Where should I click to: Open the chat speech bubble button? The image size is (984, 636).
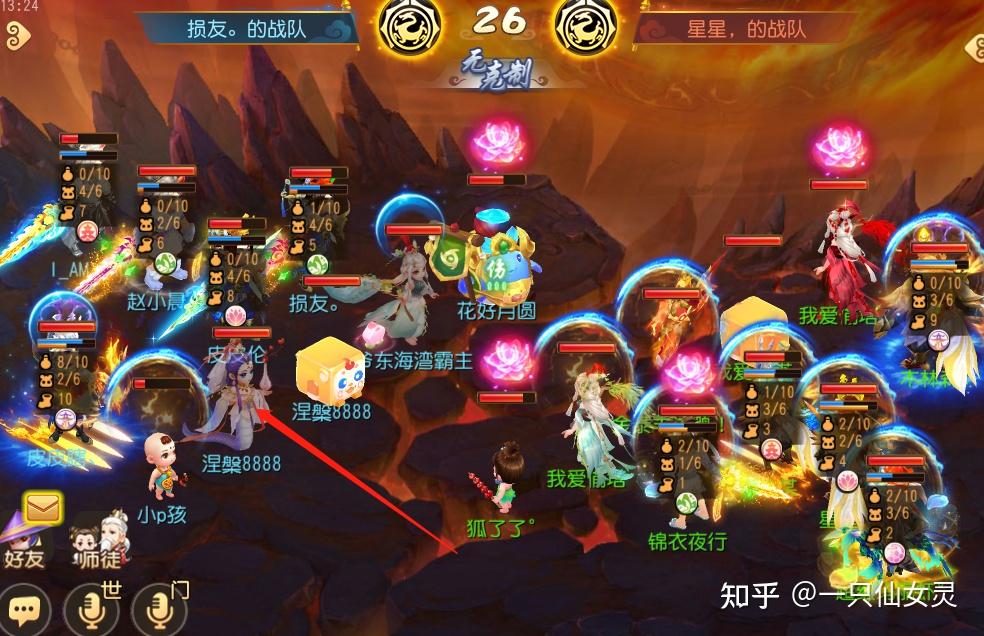click(x=23, y=608)
